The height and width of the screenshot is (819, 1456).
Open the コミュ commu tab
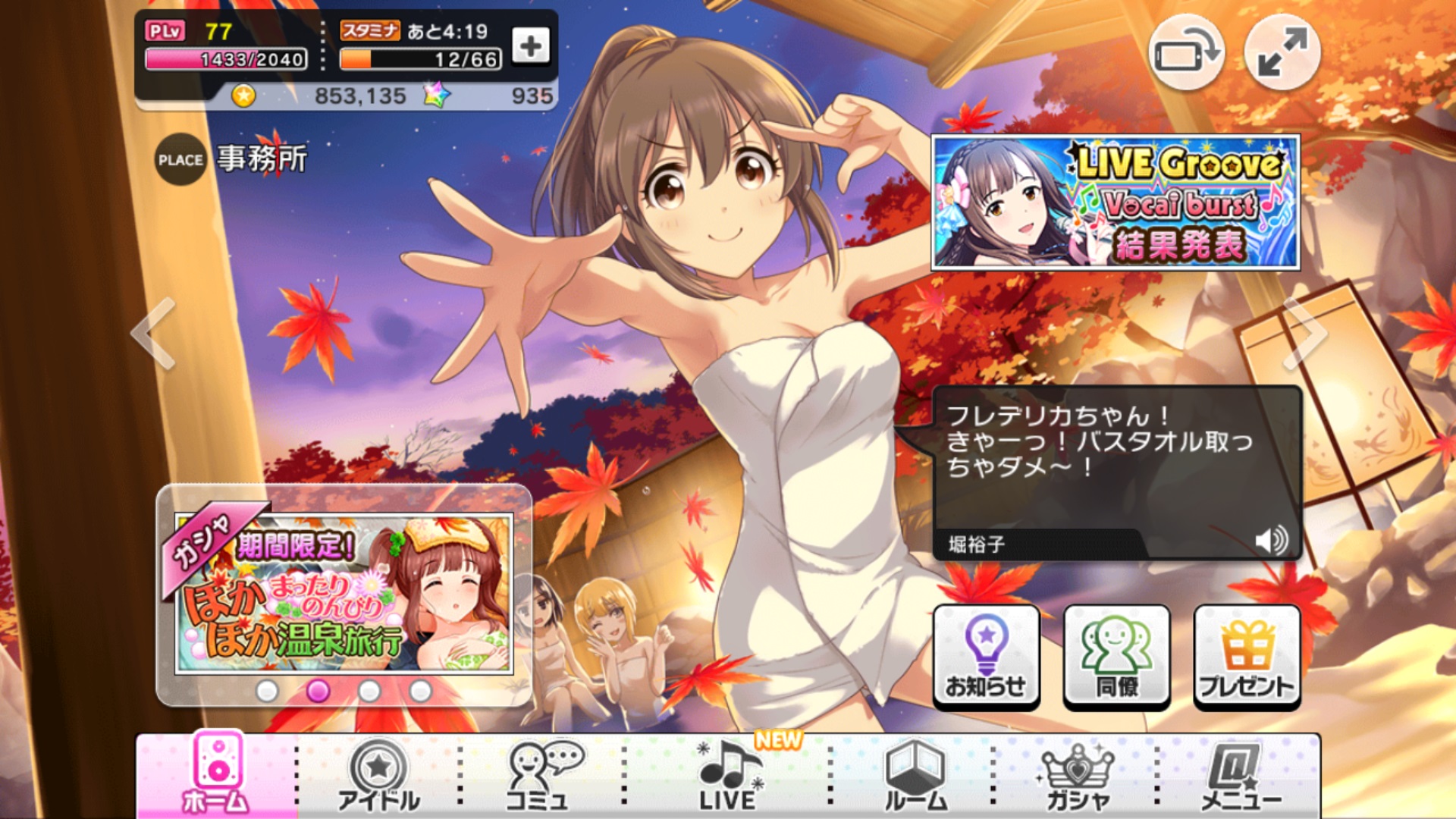[x=541, y=777]
